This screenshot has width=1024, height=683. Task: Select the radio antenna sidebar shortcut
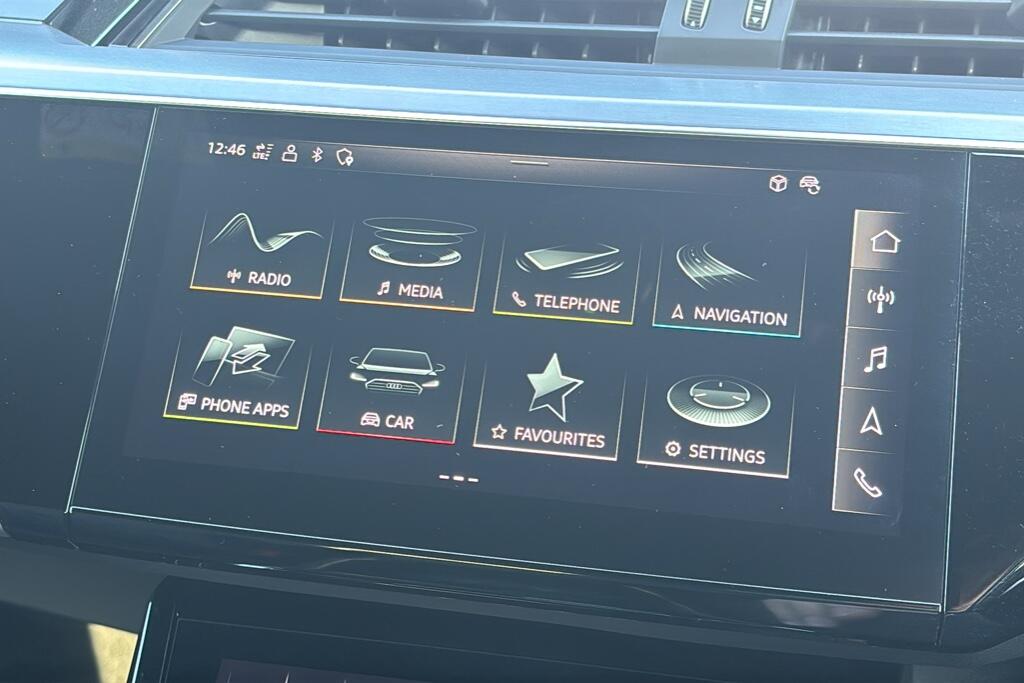pos(880,299)
